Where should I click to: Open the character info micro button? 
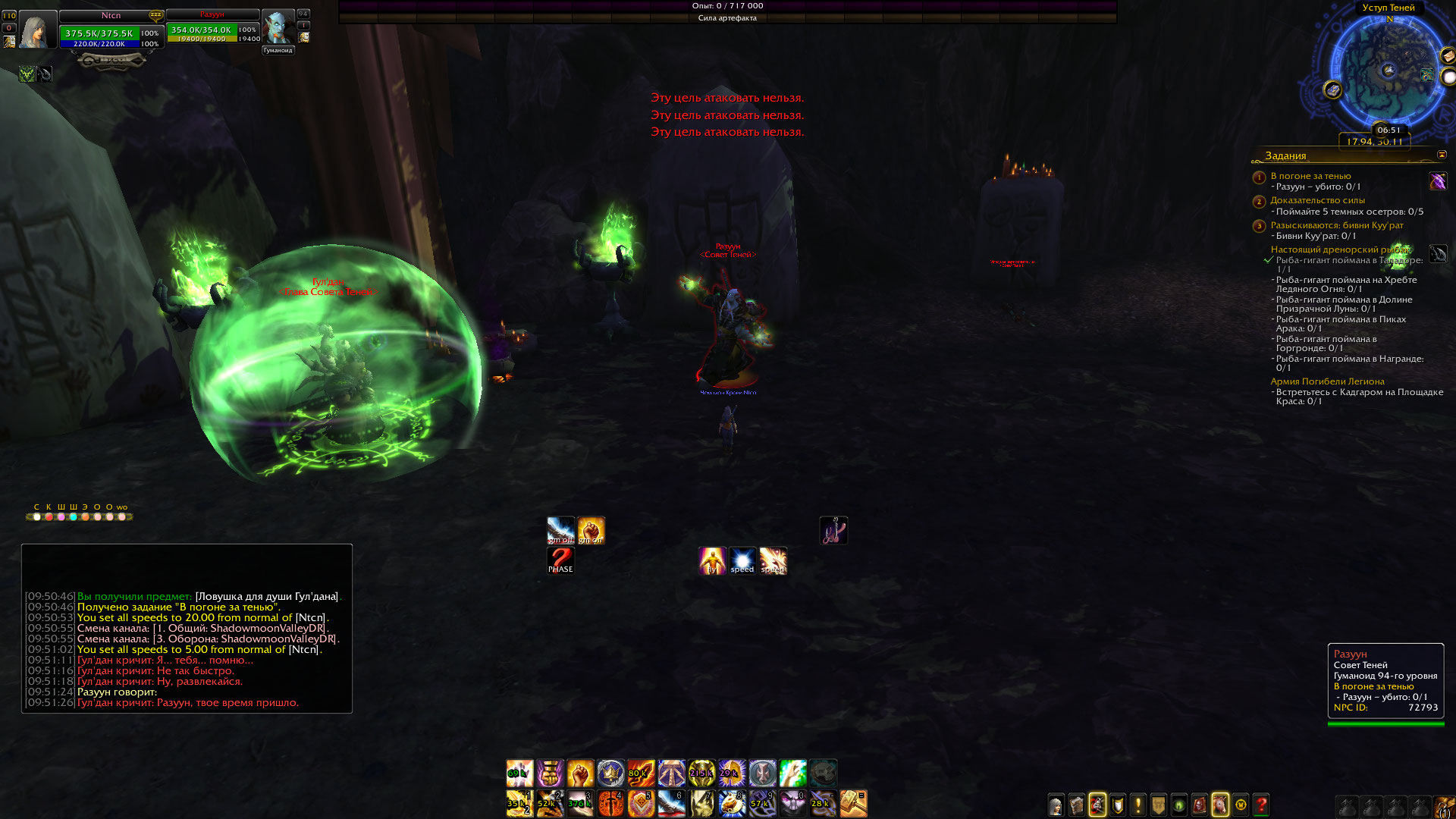pos(1056,805)
